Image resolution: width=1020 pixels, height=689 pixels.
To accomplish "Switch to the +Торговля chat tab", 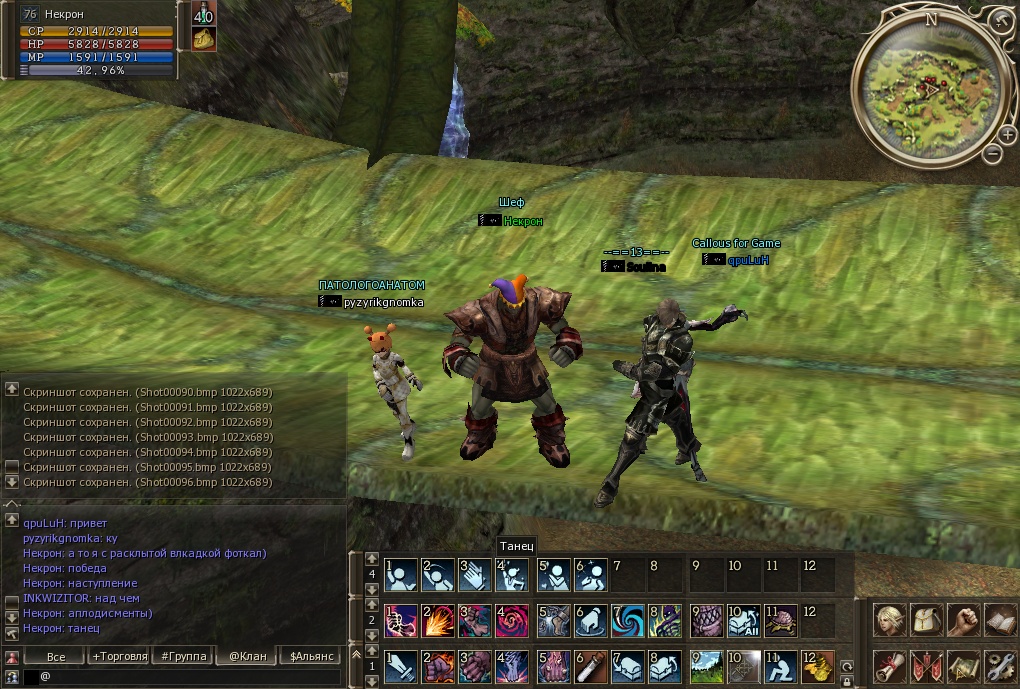I will point(119,656).
